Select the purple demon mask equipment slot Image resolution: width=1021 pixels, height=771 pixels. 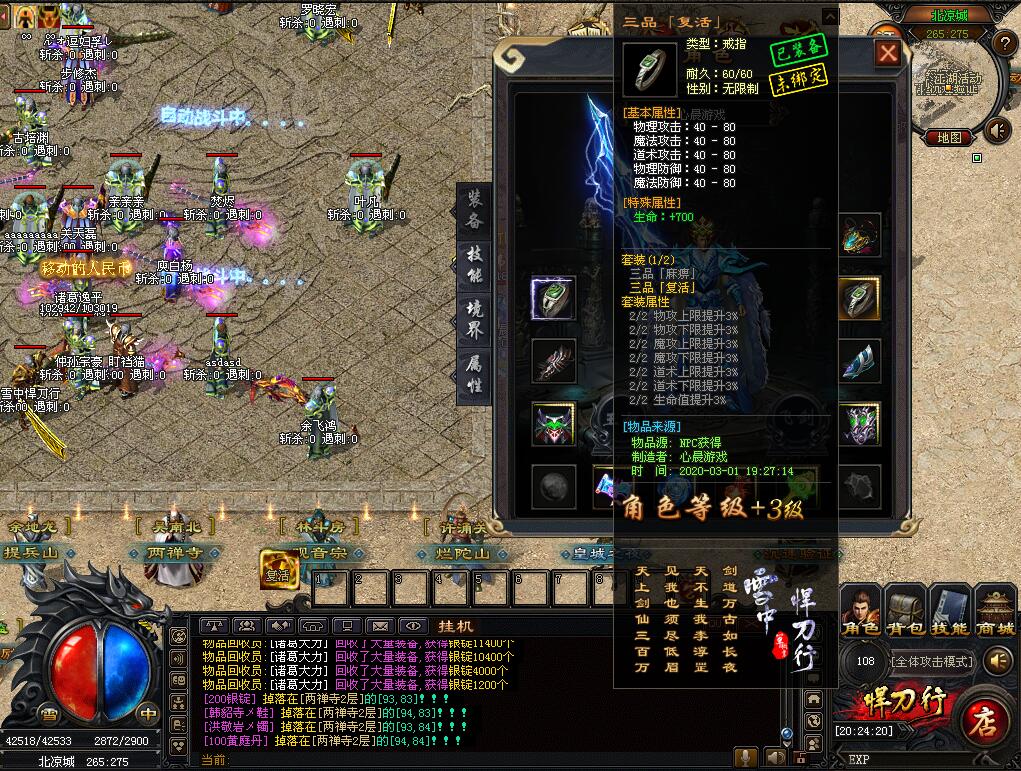(553, 424)
